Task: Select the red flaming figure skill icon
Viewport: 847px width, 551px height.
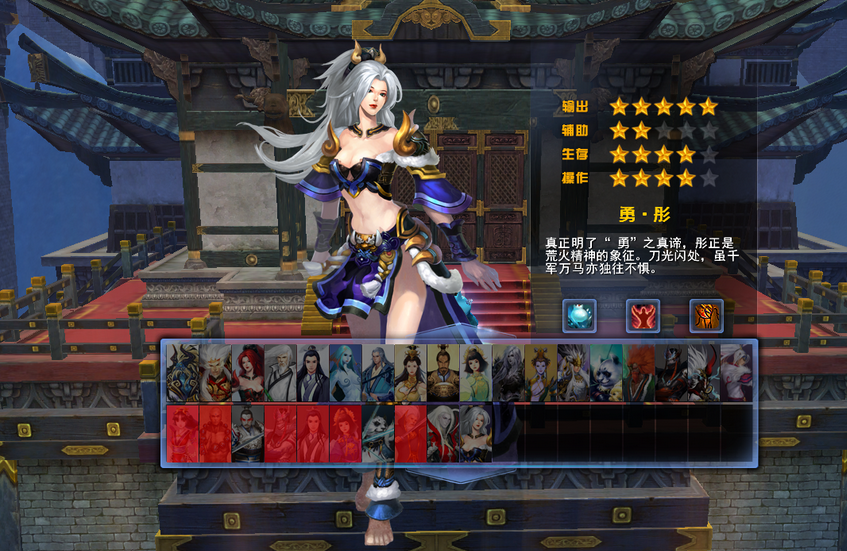Action: 643,315
